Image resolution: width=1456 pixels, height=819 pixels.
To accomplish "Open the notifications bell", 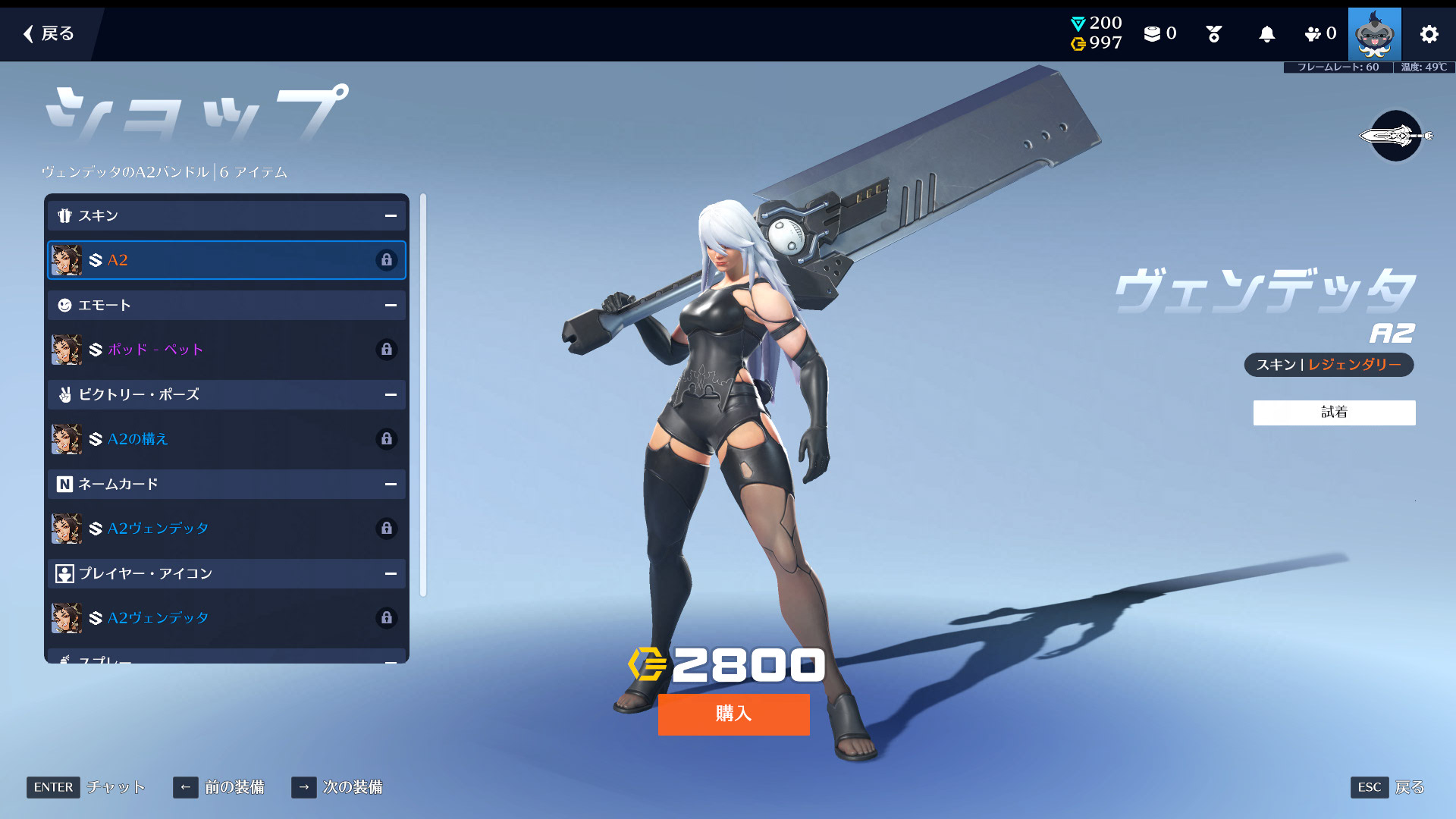I will (1266, 34).
